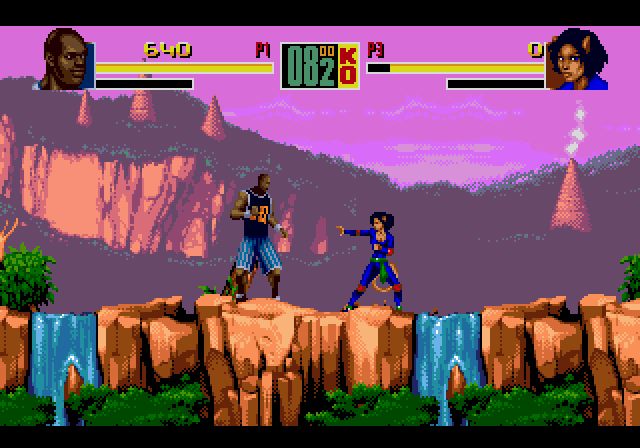Select the opponent's portrait with the blue outfit

579,60
